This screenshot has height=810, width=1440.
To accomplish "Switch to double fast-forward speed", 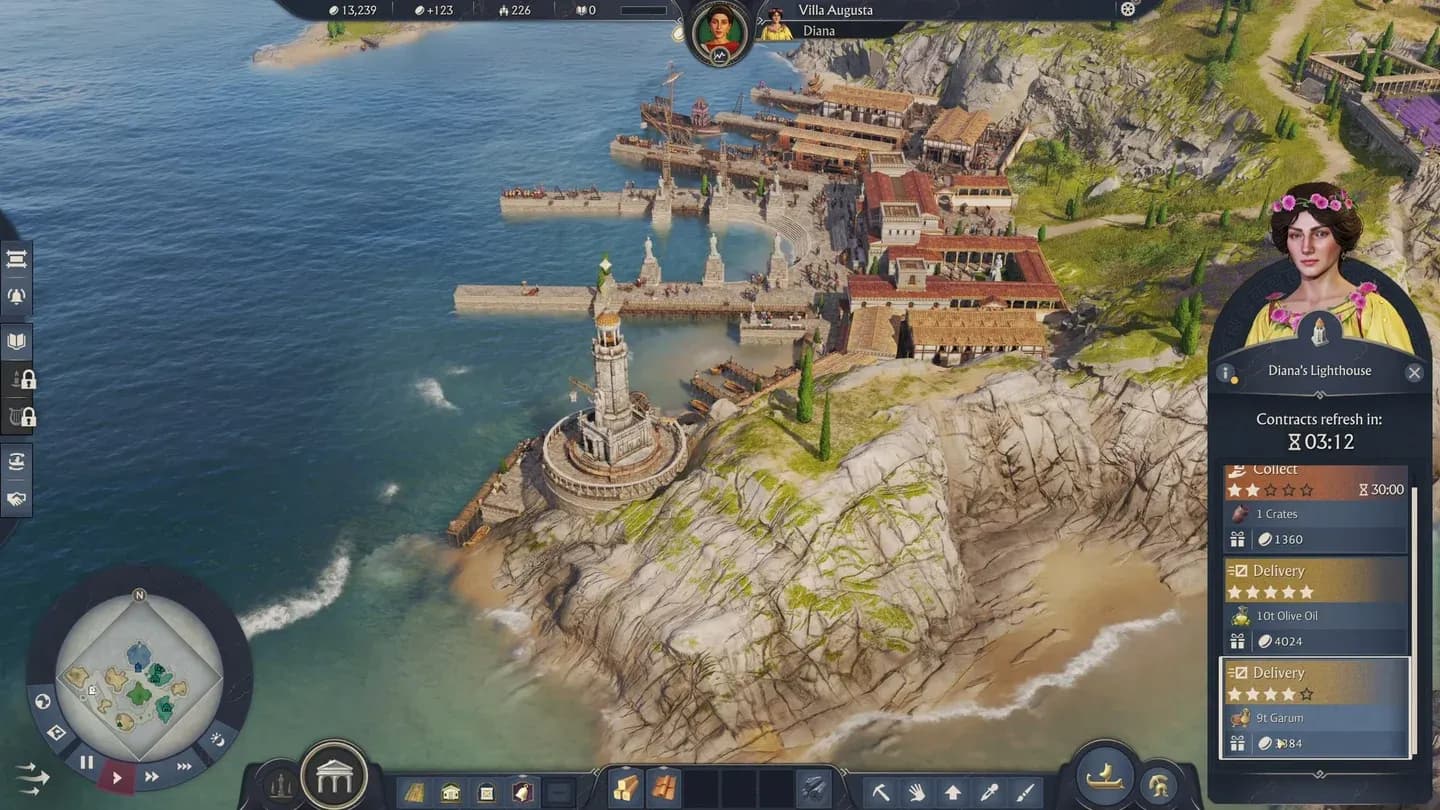I will click(x=152, y=776).
